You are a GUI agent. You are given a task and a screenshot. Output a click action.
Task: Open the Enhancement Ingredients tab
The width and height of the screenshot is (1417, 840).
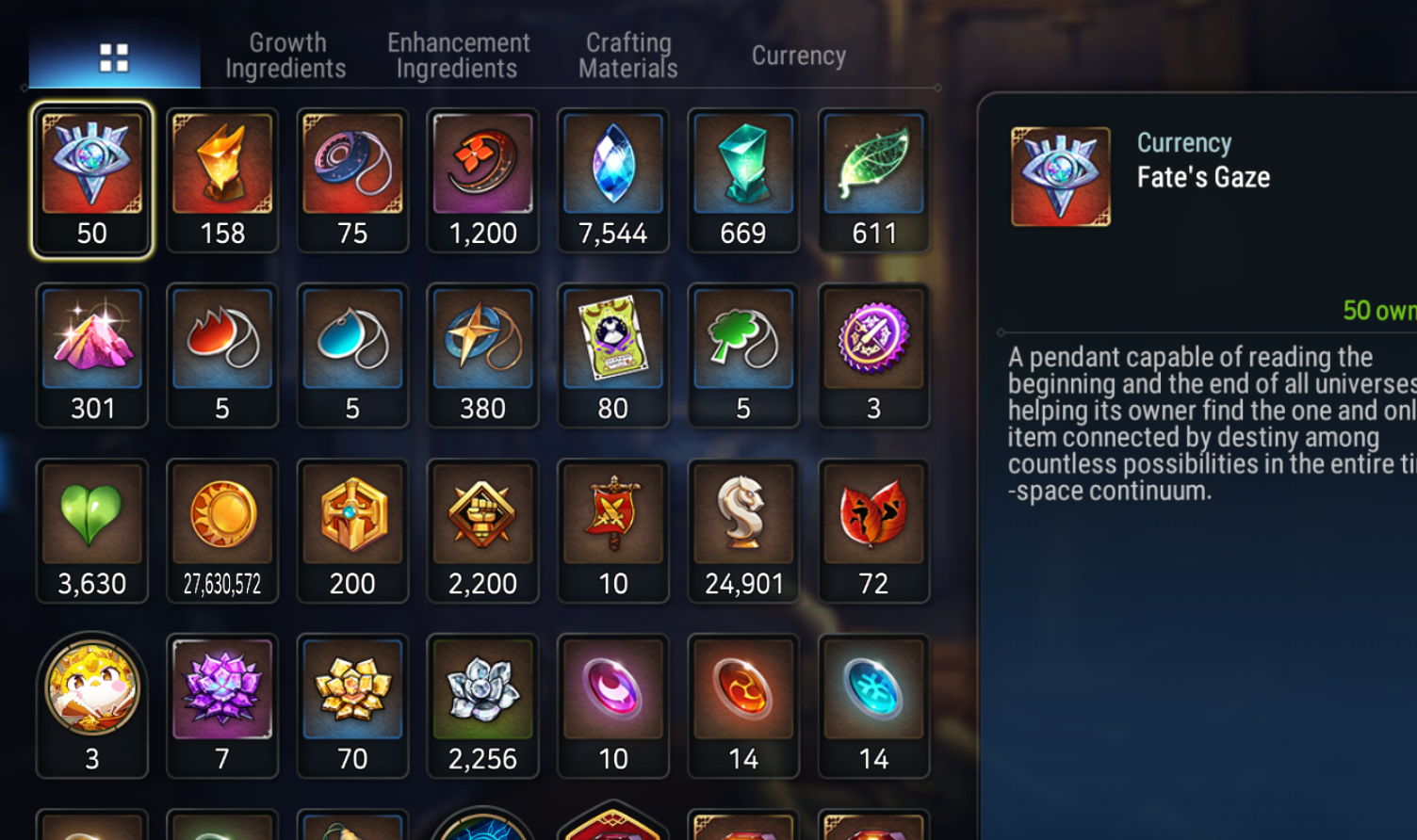pos(458,56)
